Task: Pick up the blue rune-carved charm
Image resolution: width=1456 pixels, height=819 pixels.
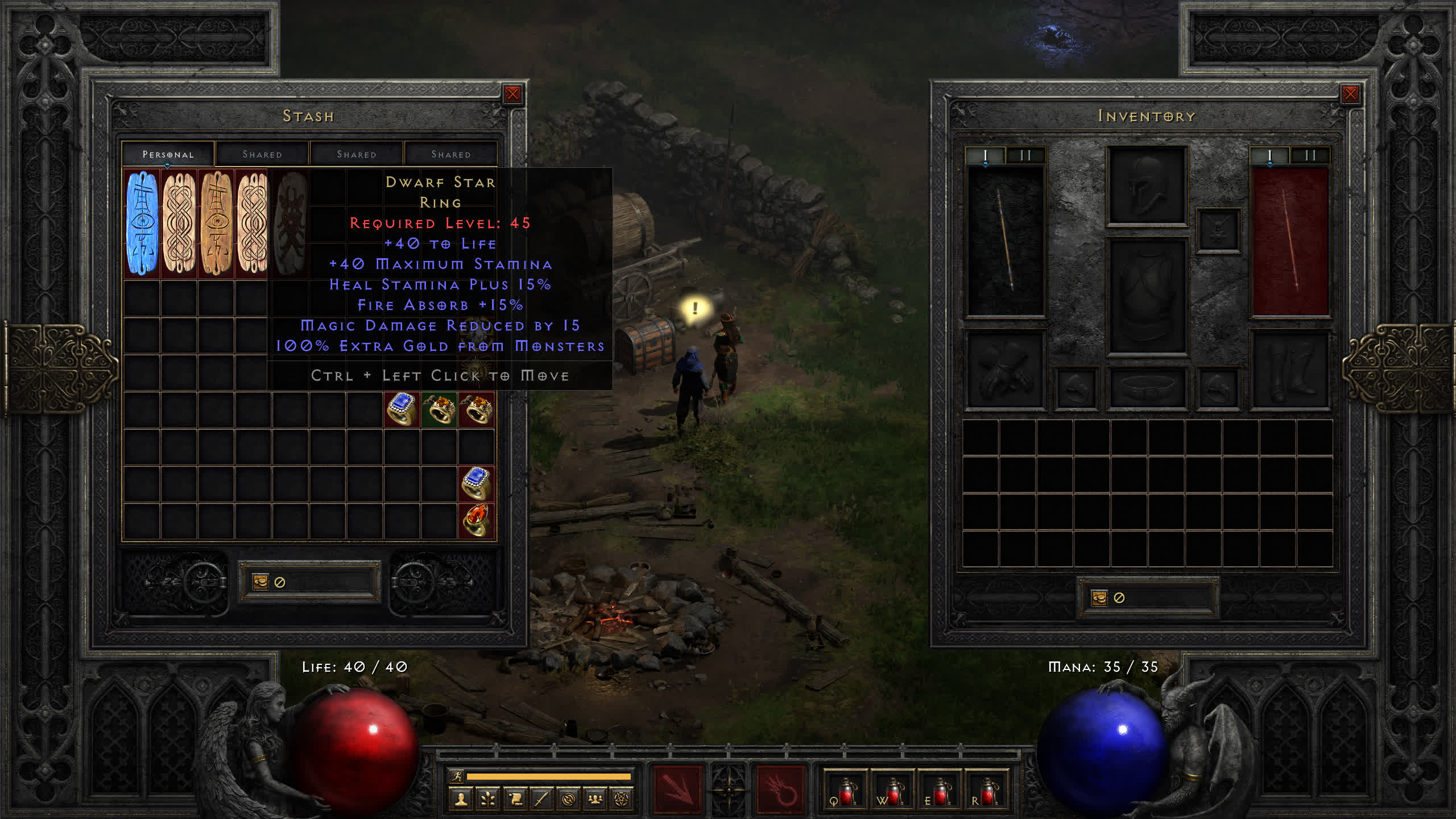Action: (142, 223)
